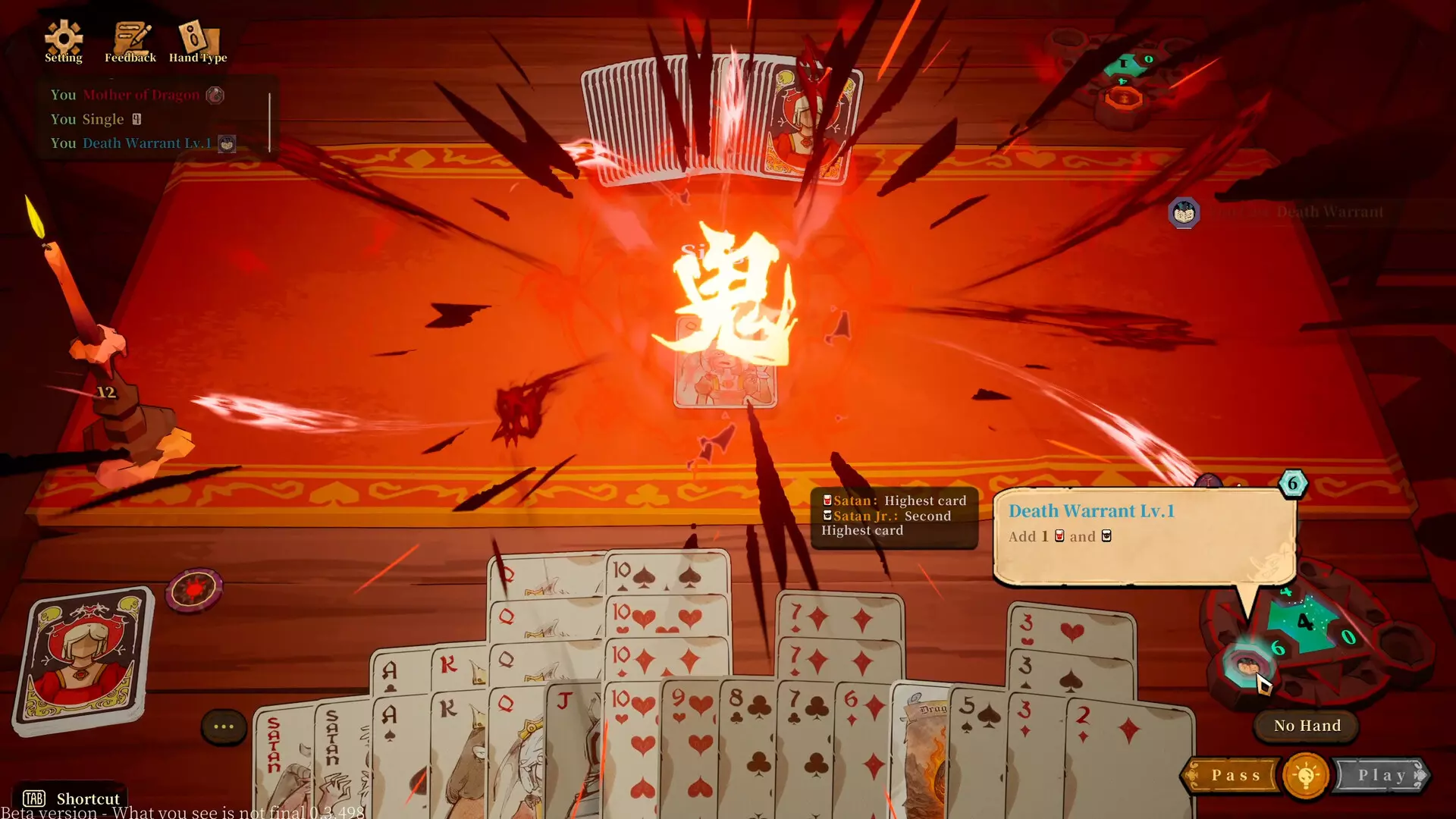This screenshot has height=819, width=1456.
Task: Click the hint lightbulb between Pass and Play
Action: tap(1305, 774)
